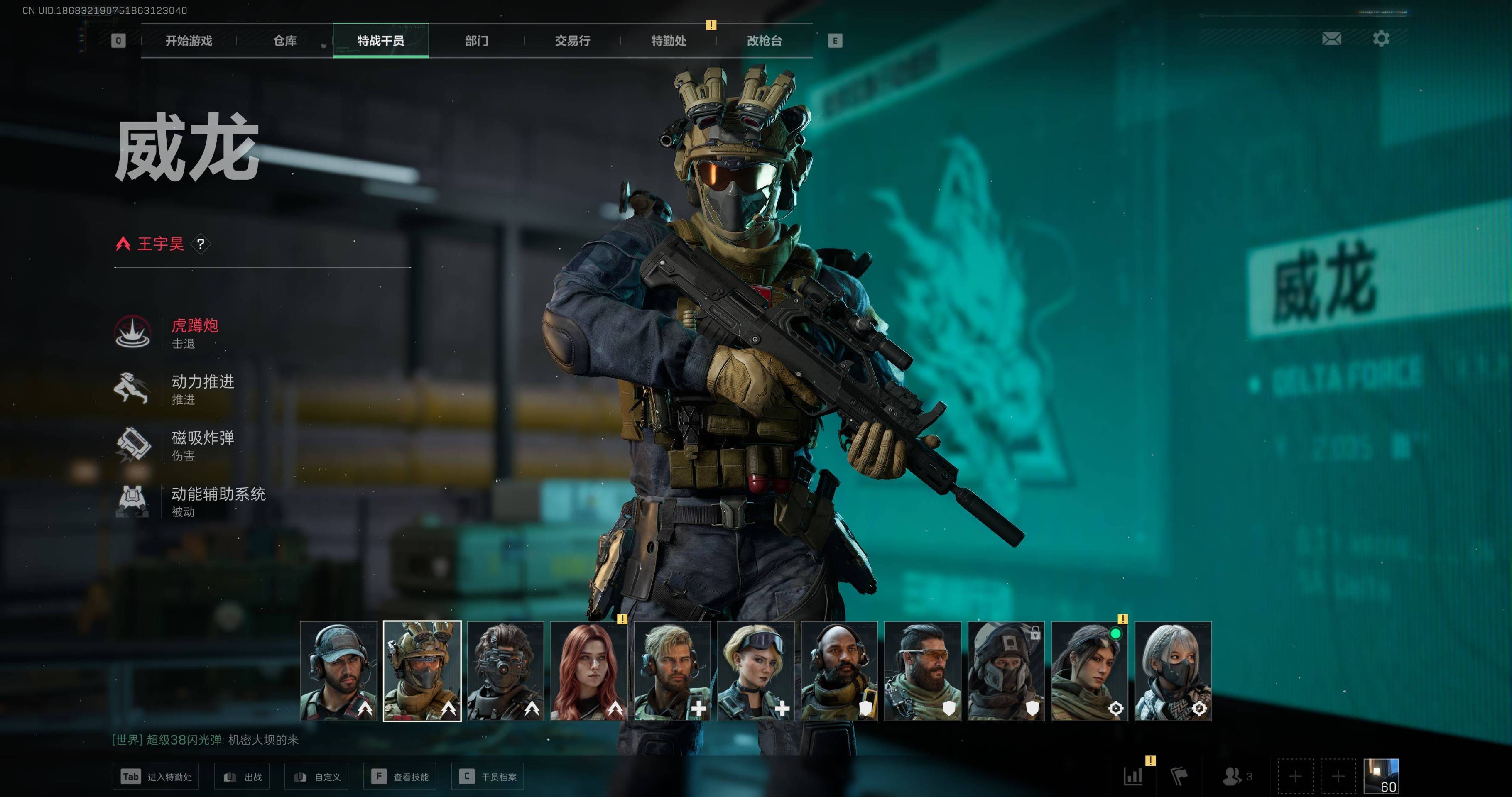The height and width of the screenshot is (797, 1512).
Task: Open the 改枪台 tab
Action: [x=764, y=41]
